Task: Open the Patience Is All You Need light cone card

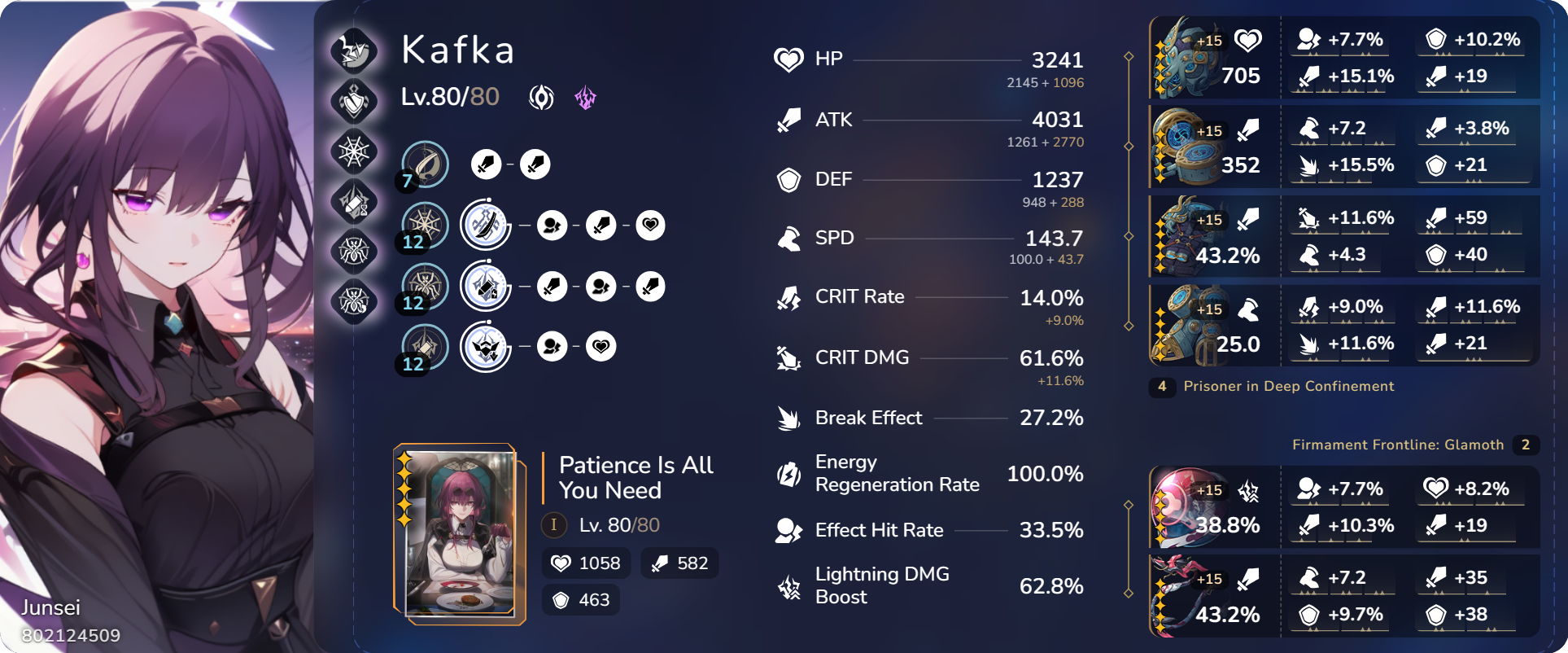Action: pyautogui.click(x=460, y=533)
